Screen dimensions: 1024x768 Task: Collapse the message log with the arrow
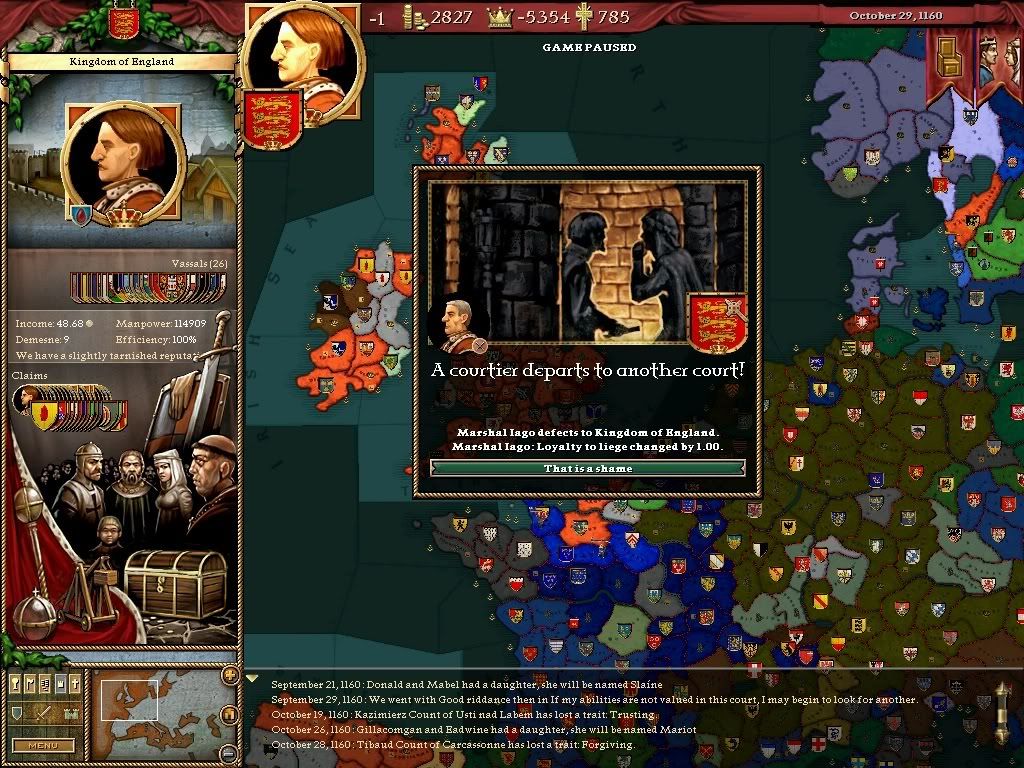[x=252, y=679]
